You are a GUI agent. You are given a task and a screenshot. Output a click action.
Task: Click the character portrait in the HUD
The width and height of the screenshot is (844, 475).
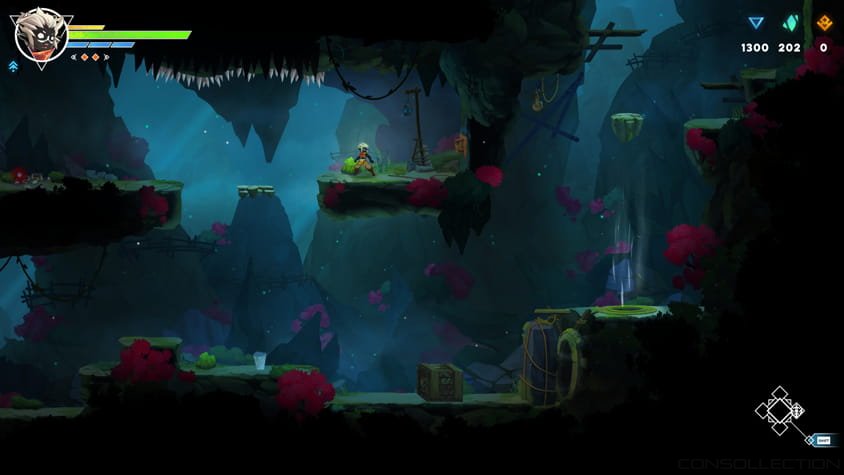pyautogui.click(x=40, y=34)
